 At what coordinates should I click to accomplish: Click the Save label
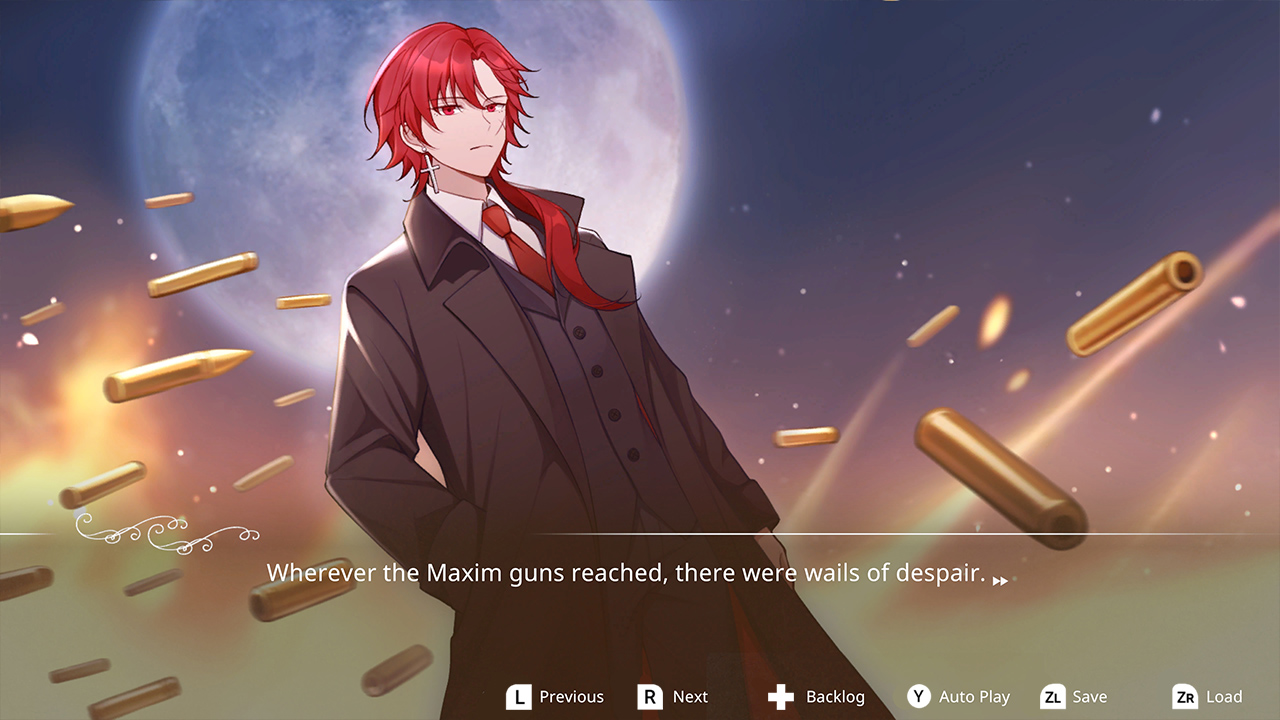pyautogui.click(x=1090, y=696)
